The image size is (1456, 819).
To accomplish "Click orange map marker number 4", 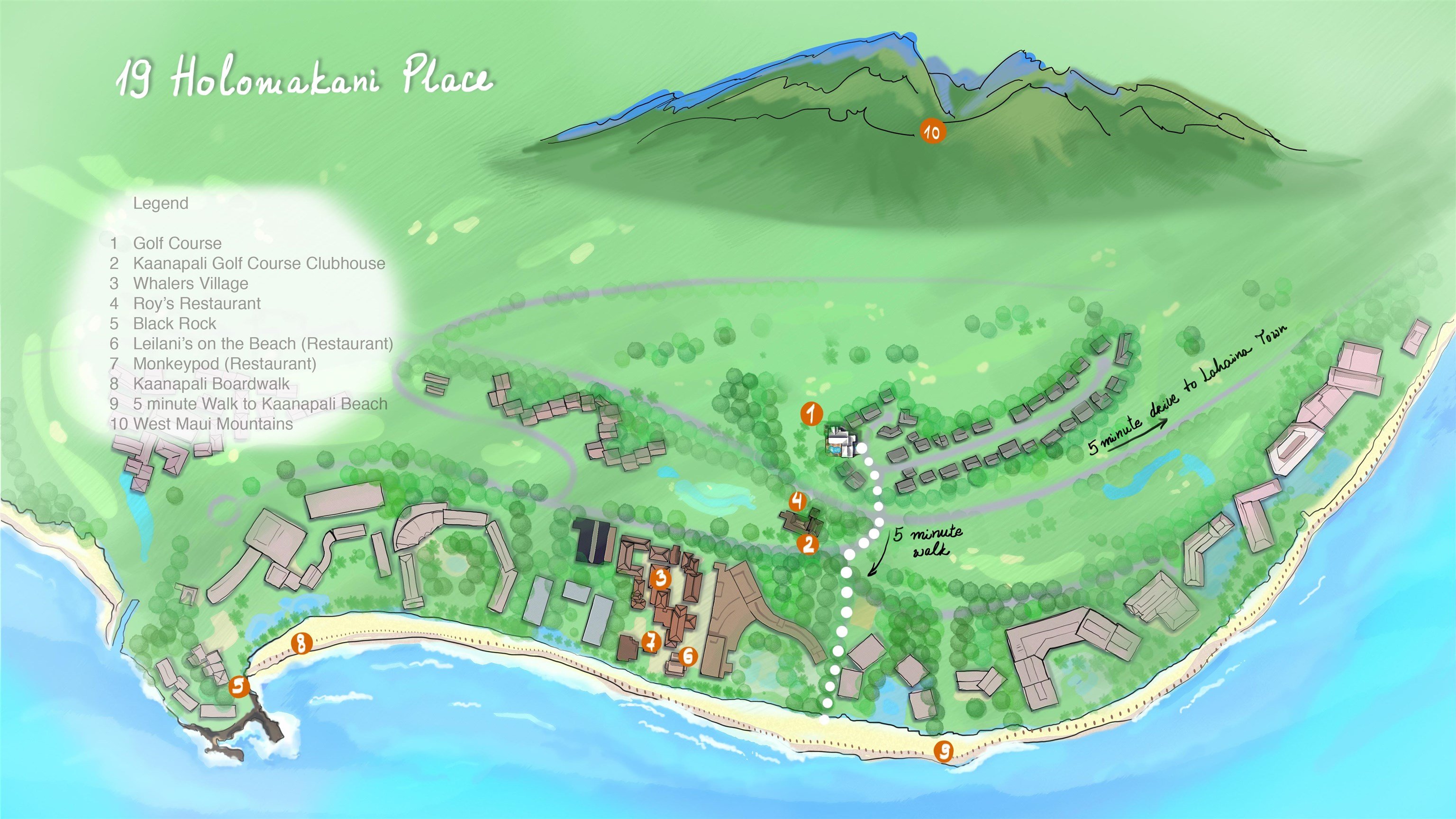I will pyautogui.click(x=798, y=501).
